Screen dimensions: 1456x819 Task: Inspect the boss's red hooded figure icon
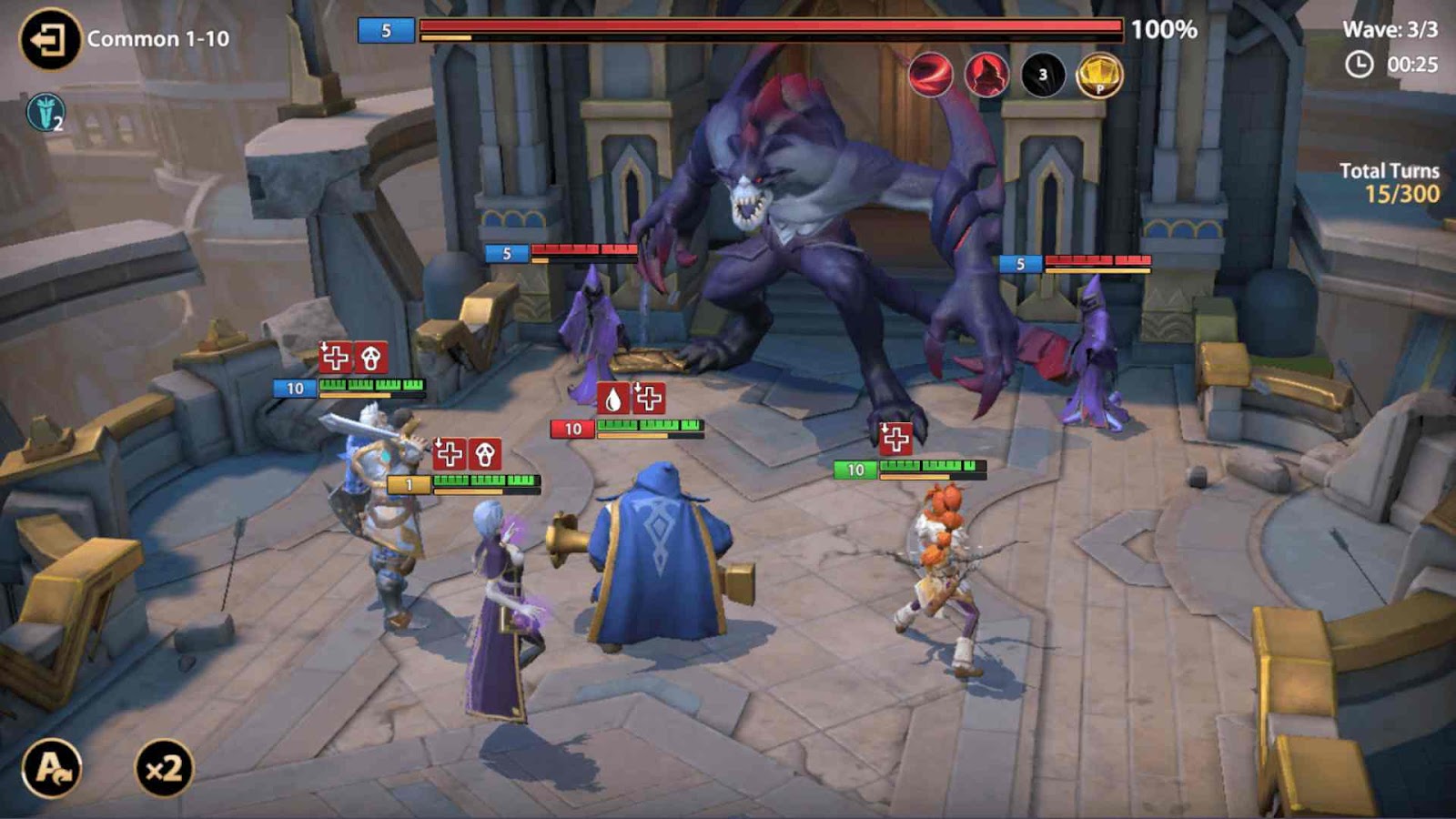(x=986, y=75)
